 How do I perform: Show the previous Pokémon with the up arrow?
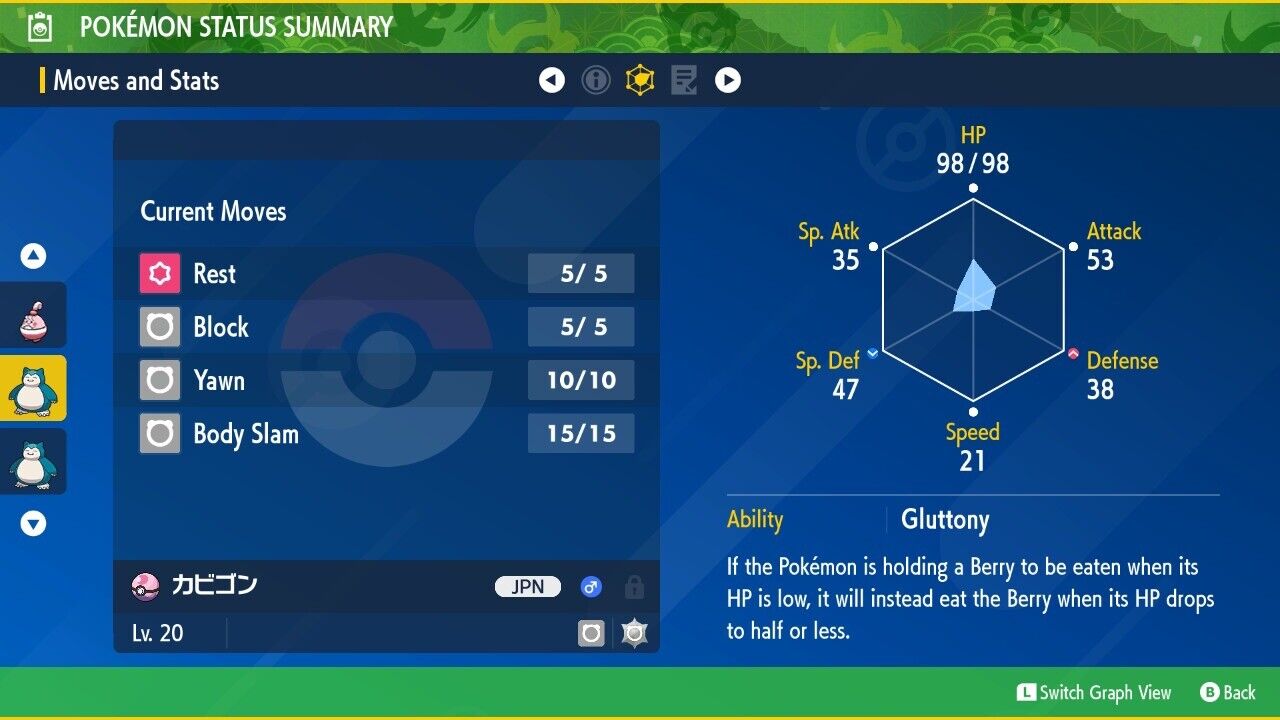pyautogui.click(x=34, y=257)
